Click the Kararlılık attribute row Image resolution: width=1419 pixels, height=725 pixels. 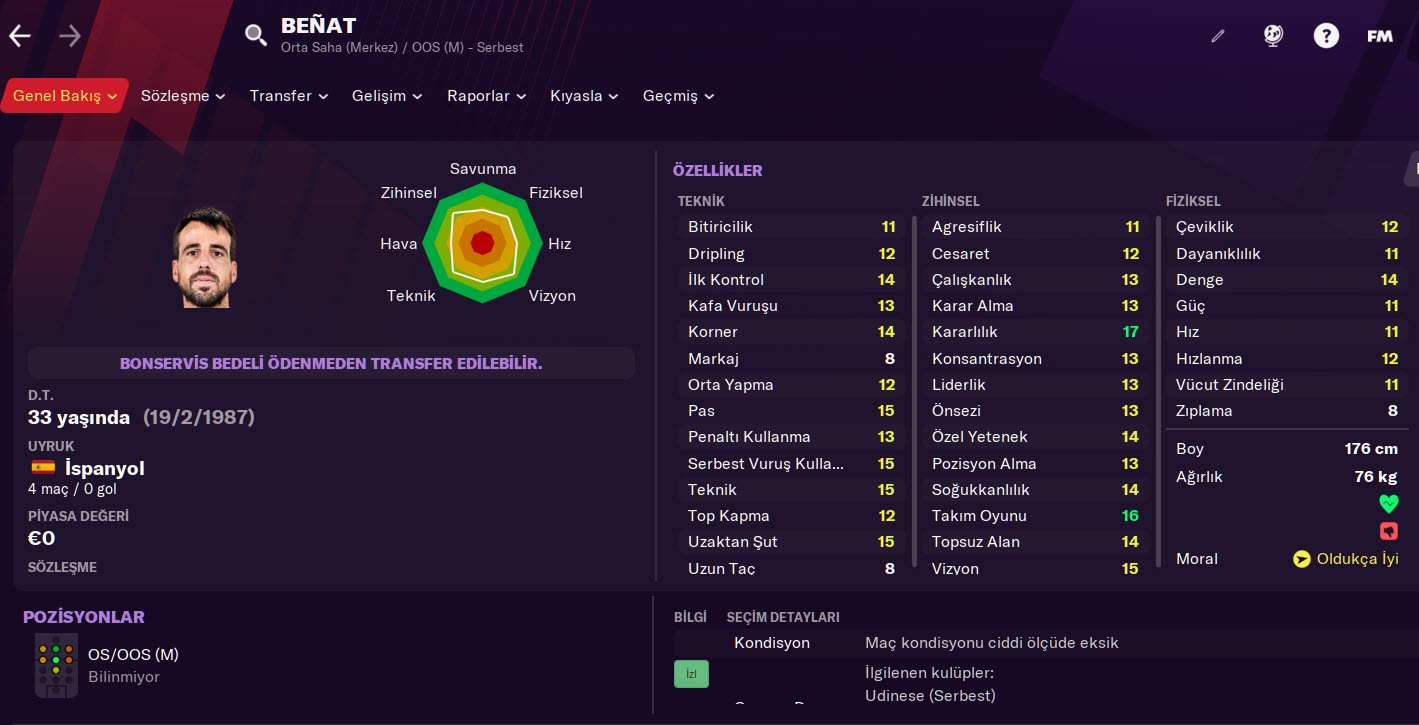click(1035, 332)
